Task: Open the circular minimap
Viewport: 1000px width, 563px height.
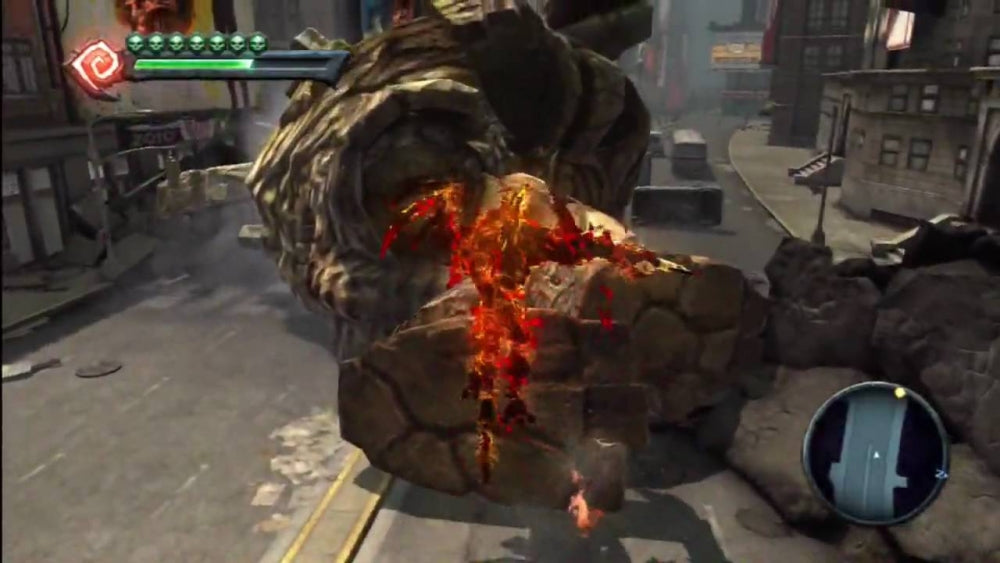Action: [875, 453]
